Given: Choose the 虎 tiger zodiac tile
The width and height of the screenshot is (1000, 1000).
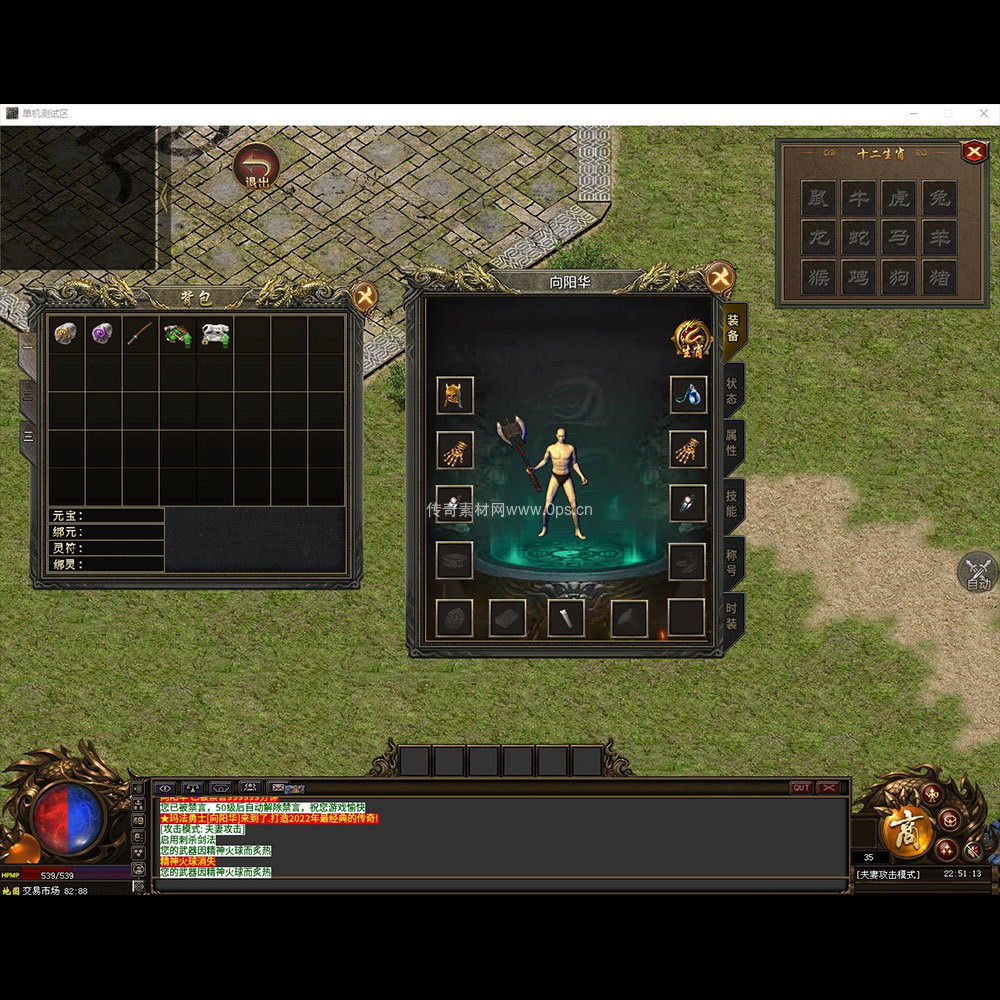Looking at the screenshot, I should [899, 198].
